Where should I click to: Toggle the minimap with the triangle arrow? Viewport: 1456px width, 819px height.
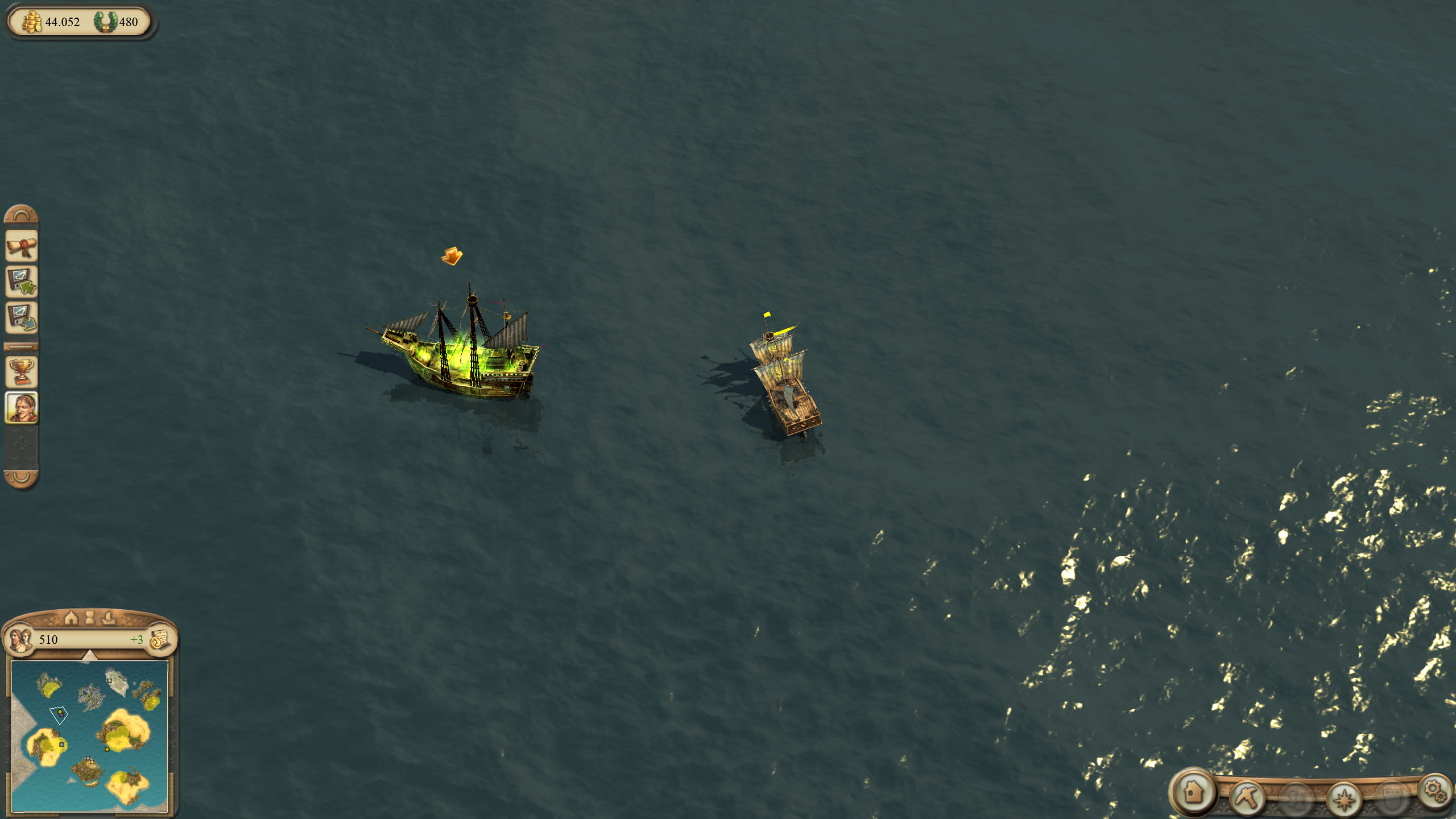coord(89,656)
